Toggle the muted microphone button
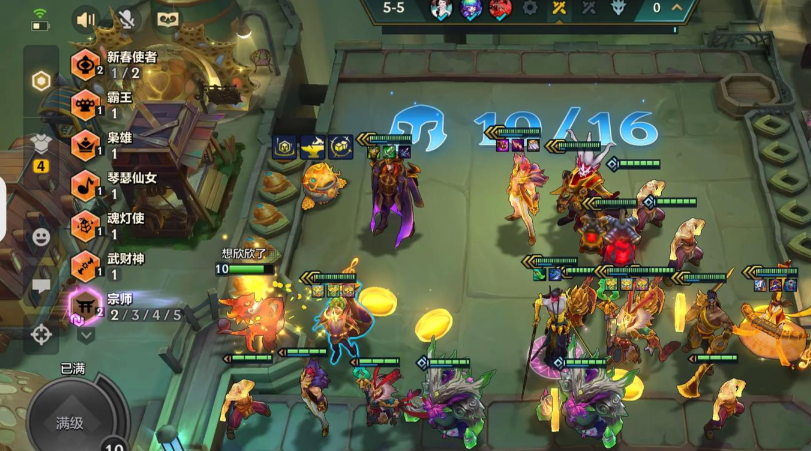Viewport: 811px width, 451px height. pyautogui.click(x=127, y=18)
